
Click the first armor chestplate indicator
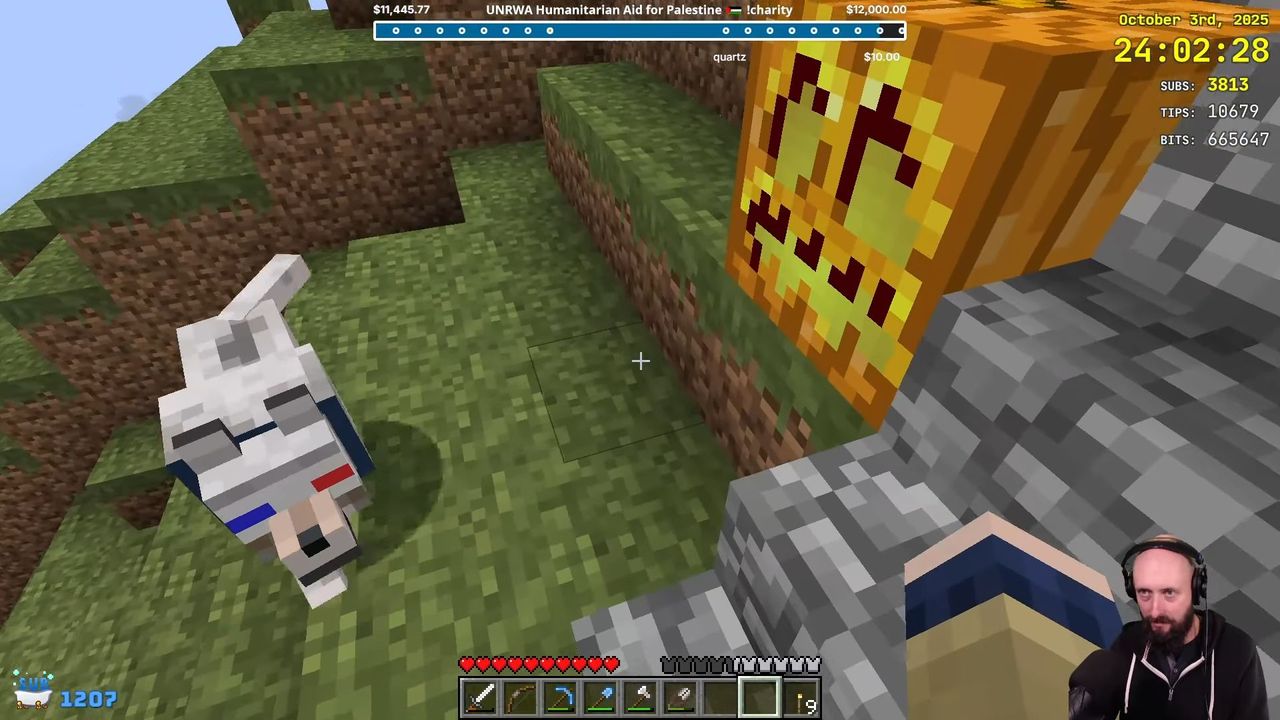point(666,663)
